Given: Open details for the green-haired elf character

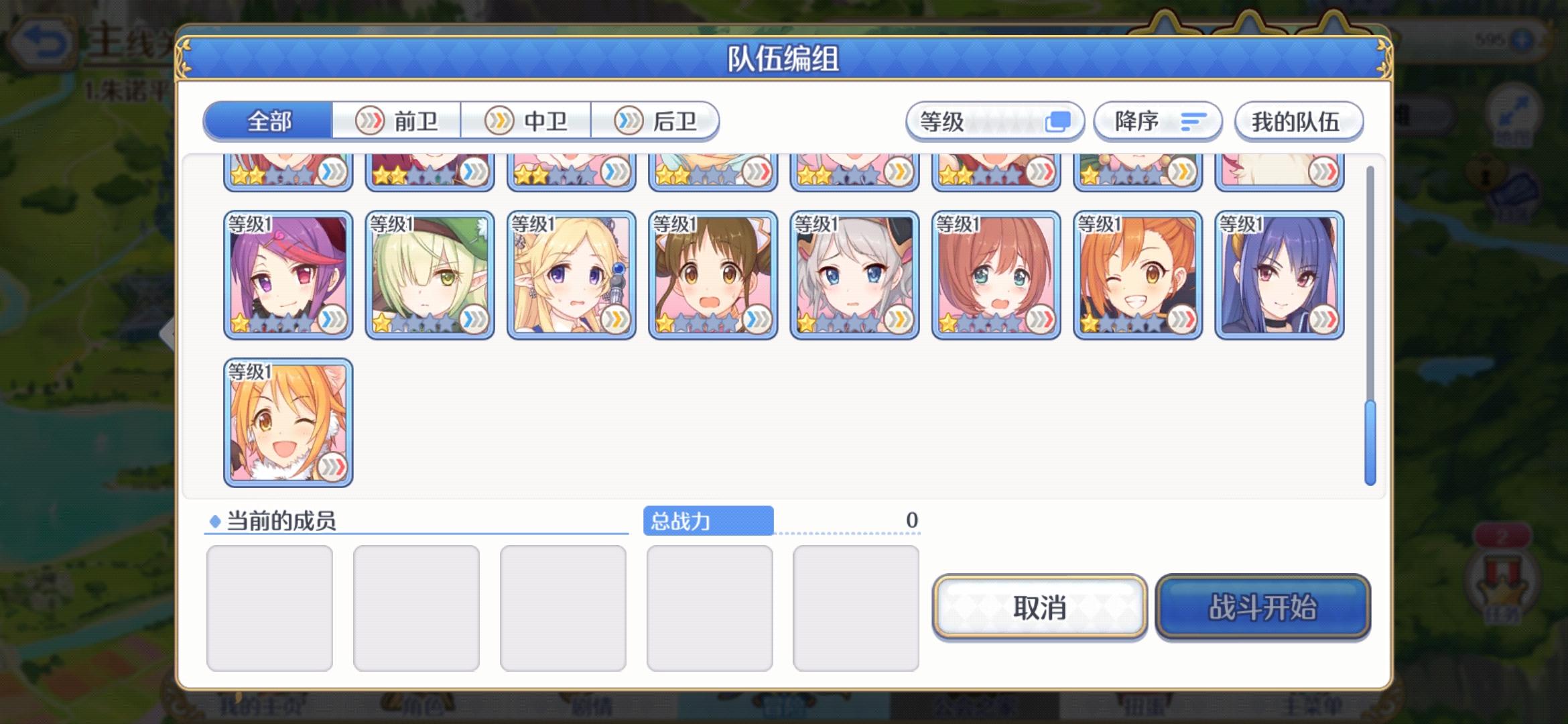Looking at the screenshot, I should pos(429,275).
